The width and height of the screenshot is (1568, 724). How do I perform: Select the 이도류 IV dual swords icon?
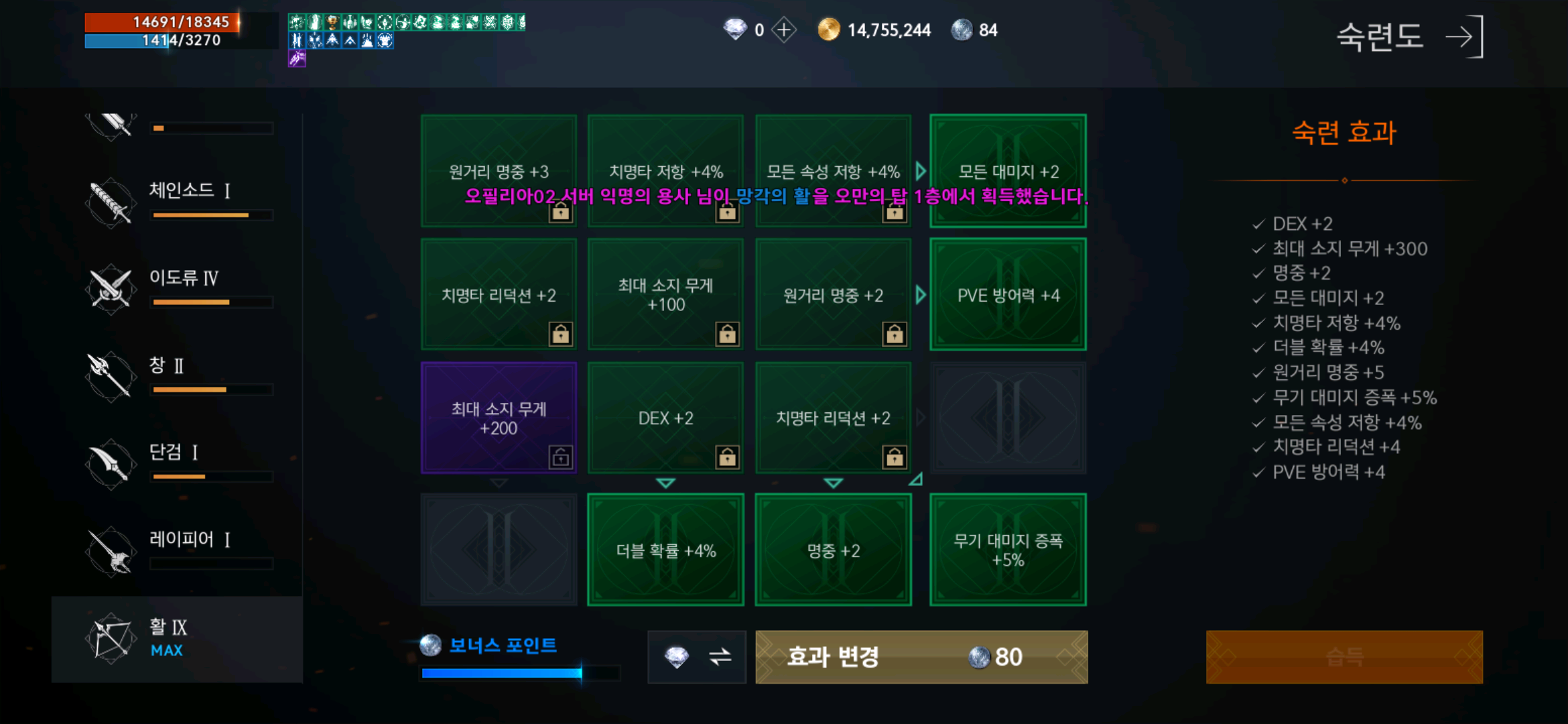click(x=111, y=287)
